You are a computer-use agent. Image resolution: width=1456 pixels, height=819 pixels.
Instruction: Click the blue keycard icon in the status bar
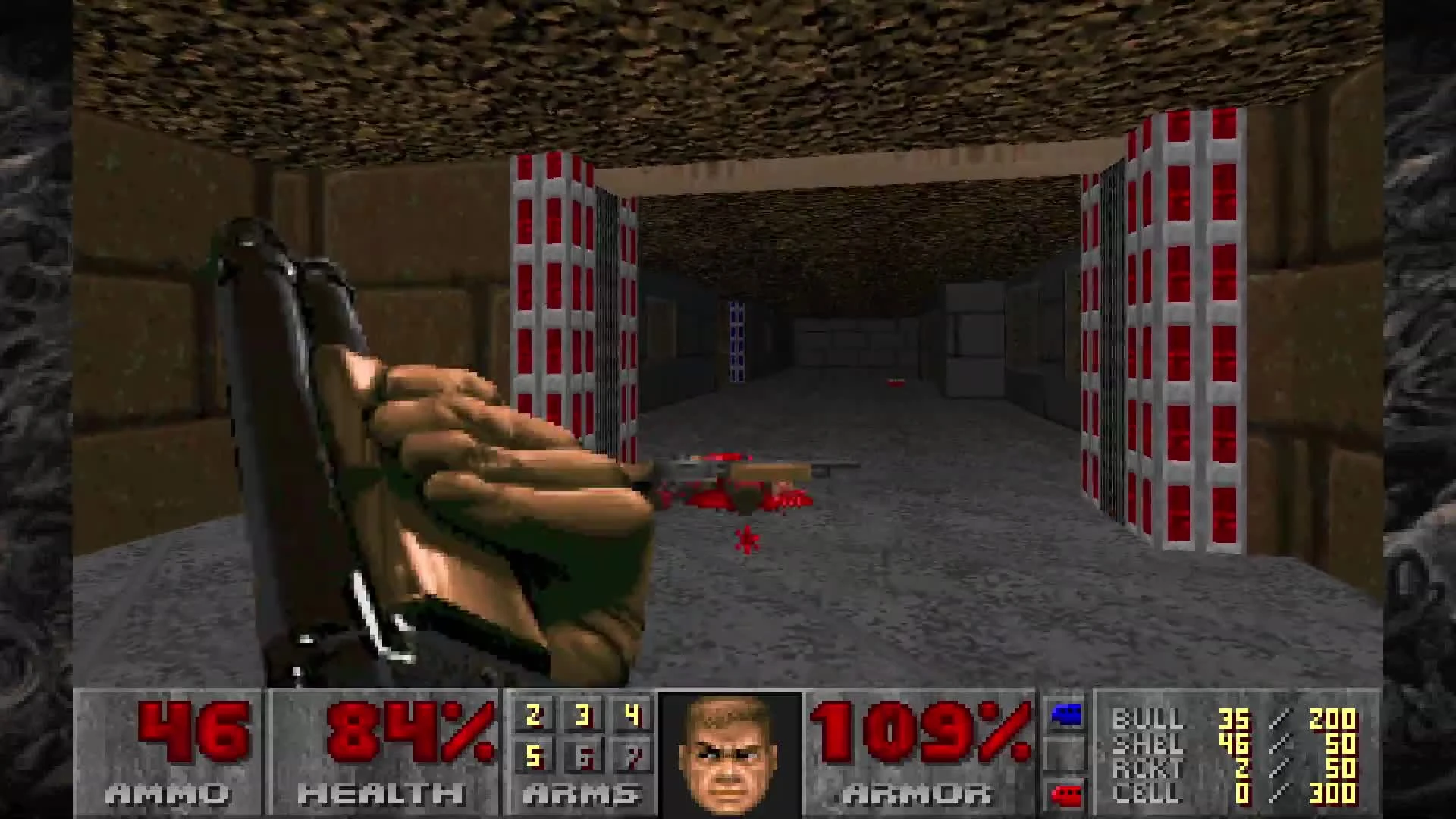point(1065,717)
